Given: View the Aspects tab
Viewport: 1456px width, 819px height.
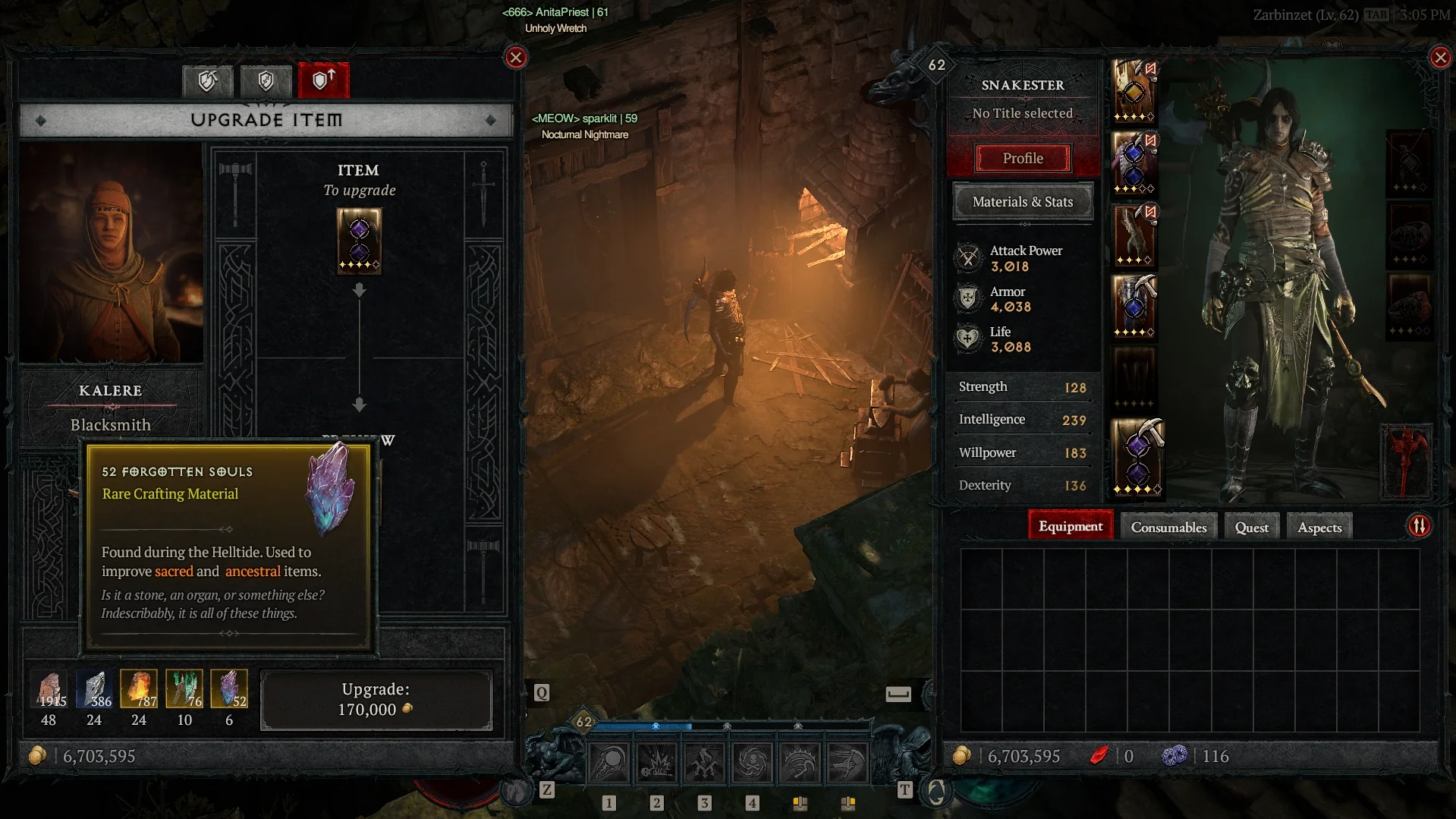Looking at the screenshot, I should coord(1319,528).
